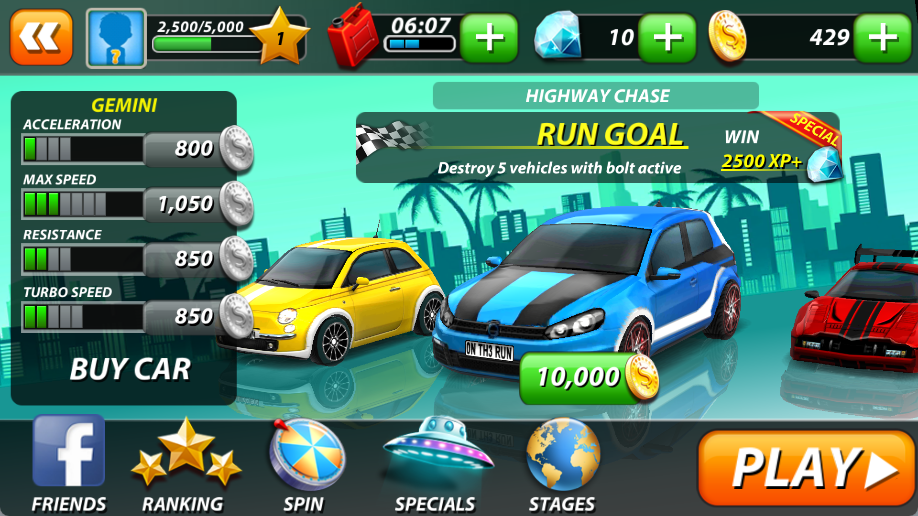This screenshot has height=516, width=918.
Task: Upgrade Resistance for 850 coins
Action: coord(196,259)
